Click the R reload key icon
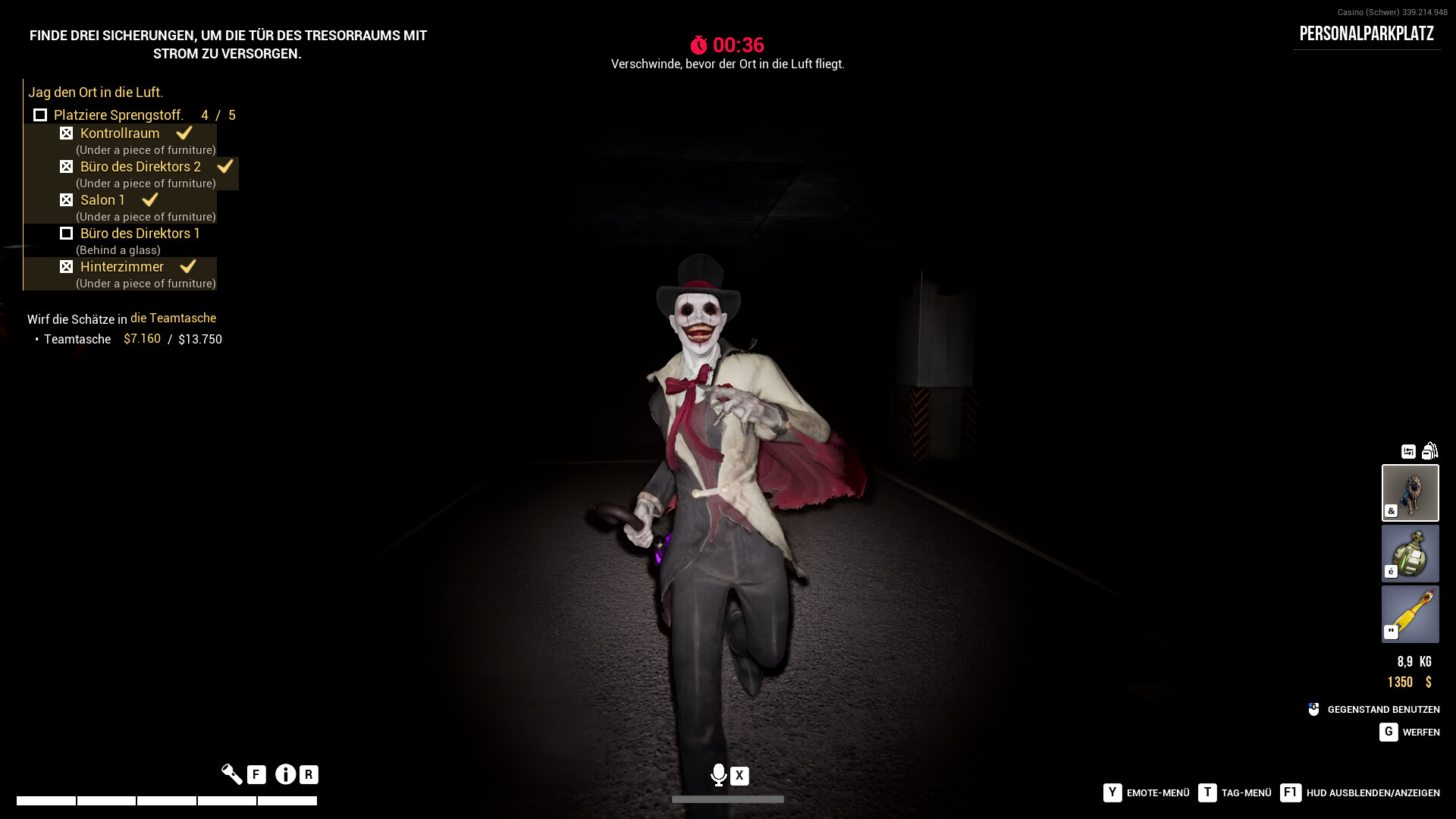1456x819 pixels. point(307,774)
